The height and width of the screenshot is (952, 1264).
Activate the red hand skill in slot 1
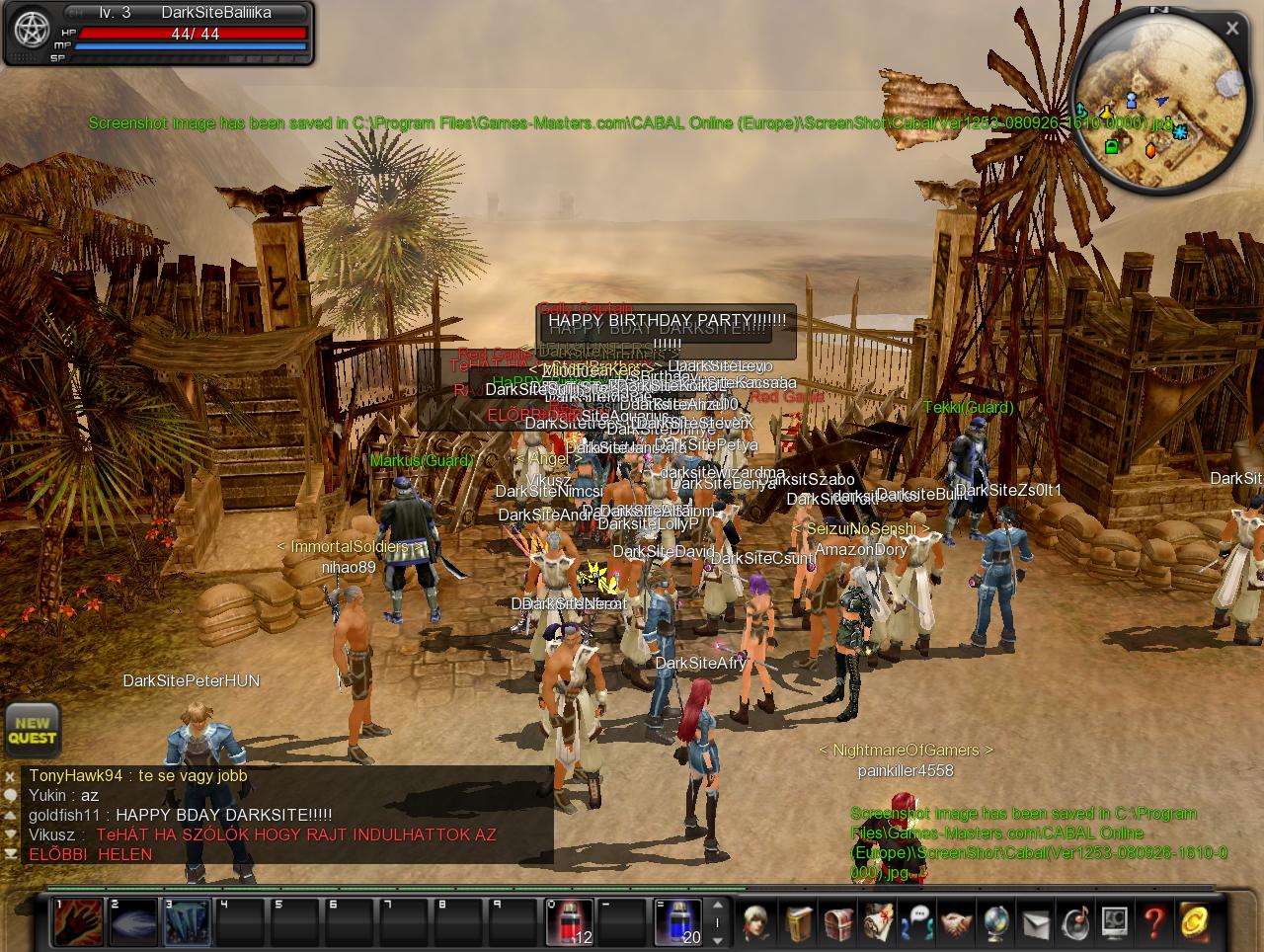click(x=77, y=922)
